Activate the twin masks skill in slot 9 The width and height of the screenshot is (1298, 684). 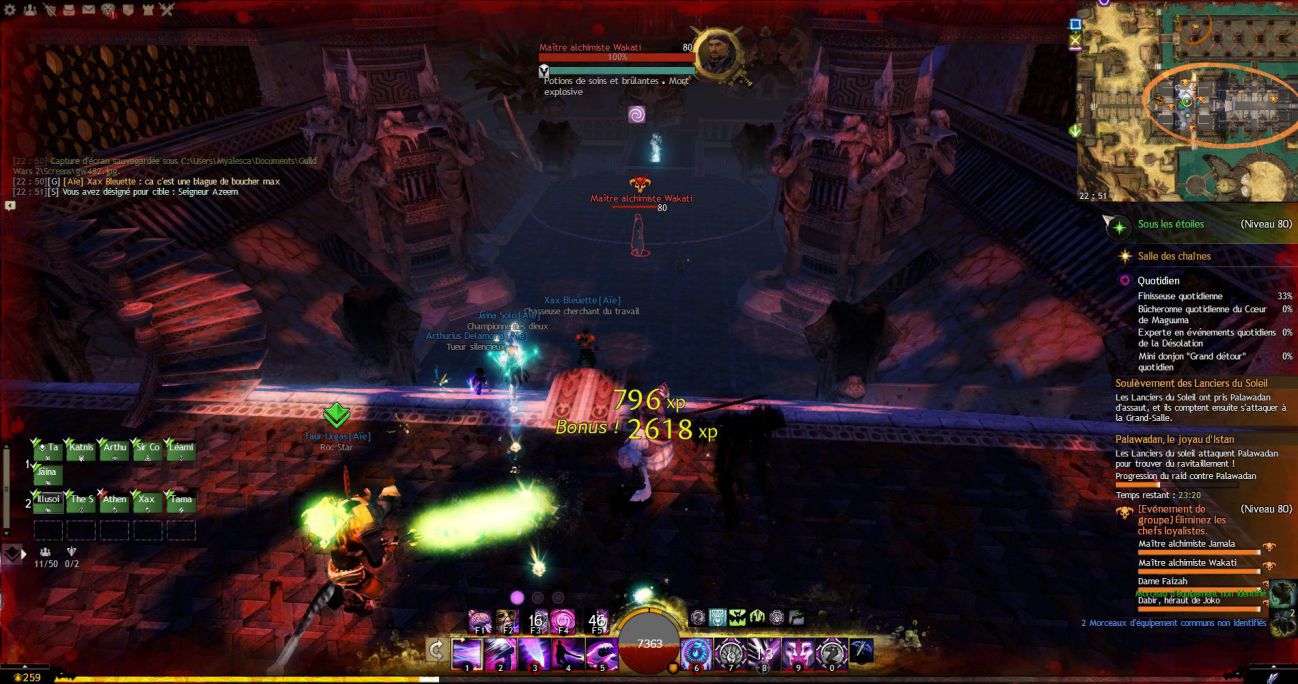click(x=797, y=655)
